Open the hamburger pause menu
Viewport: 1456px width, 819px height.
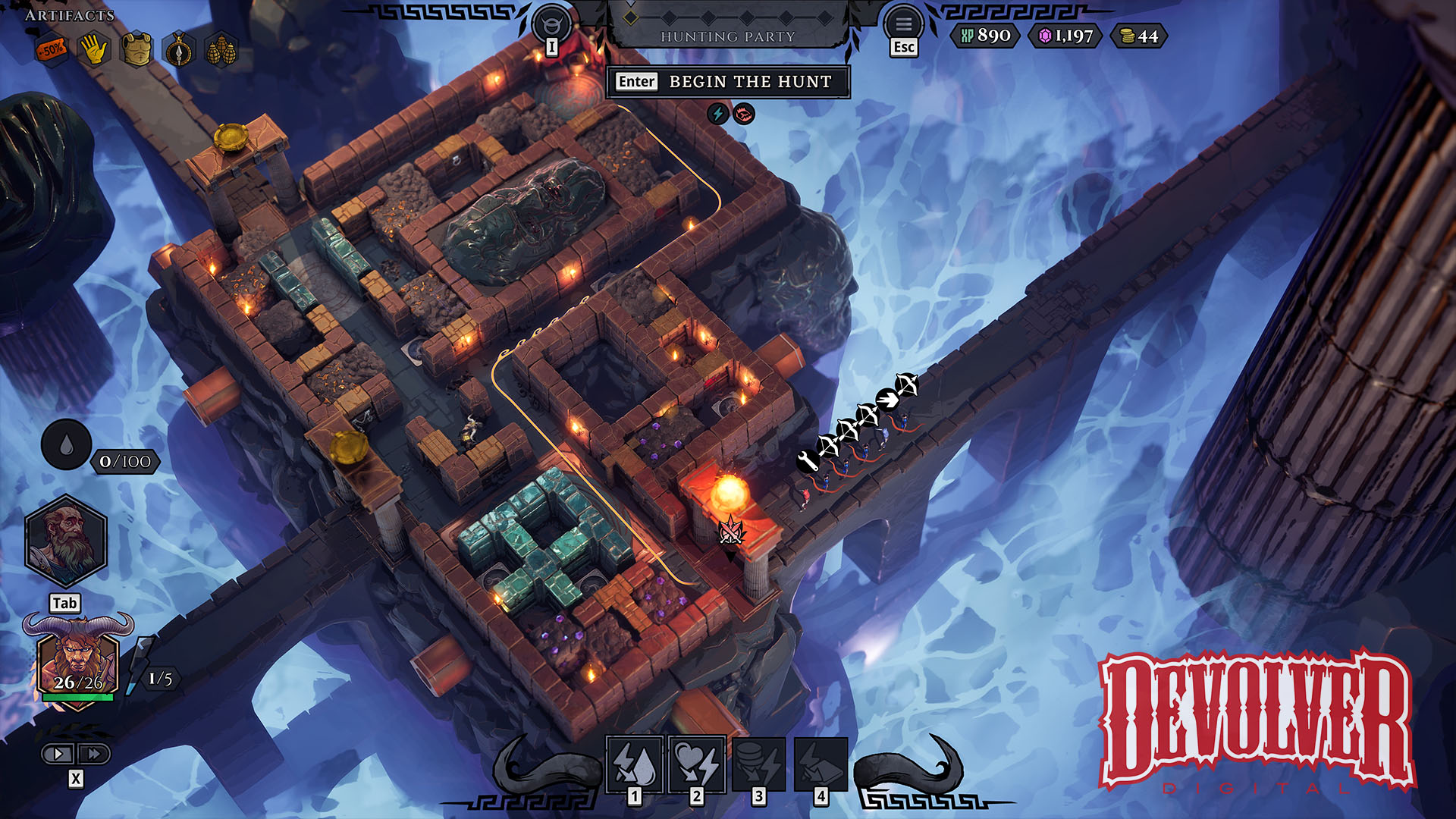pyautogui.click(x=903, y=24)
